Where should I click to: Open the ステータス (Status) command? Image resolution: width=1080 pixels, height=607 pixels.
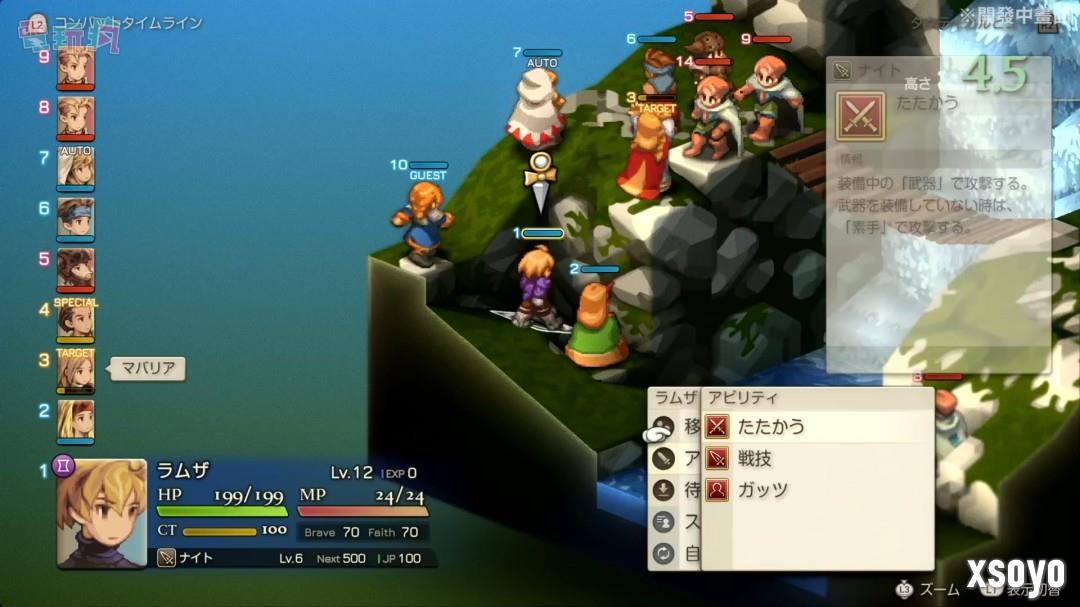(x=676, y=521)
